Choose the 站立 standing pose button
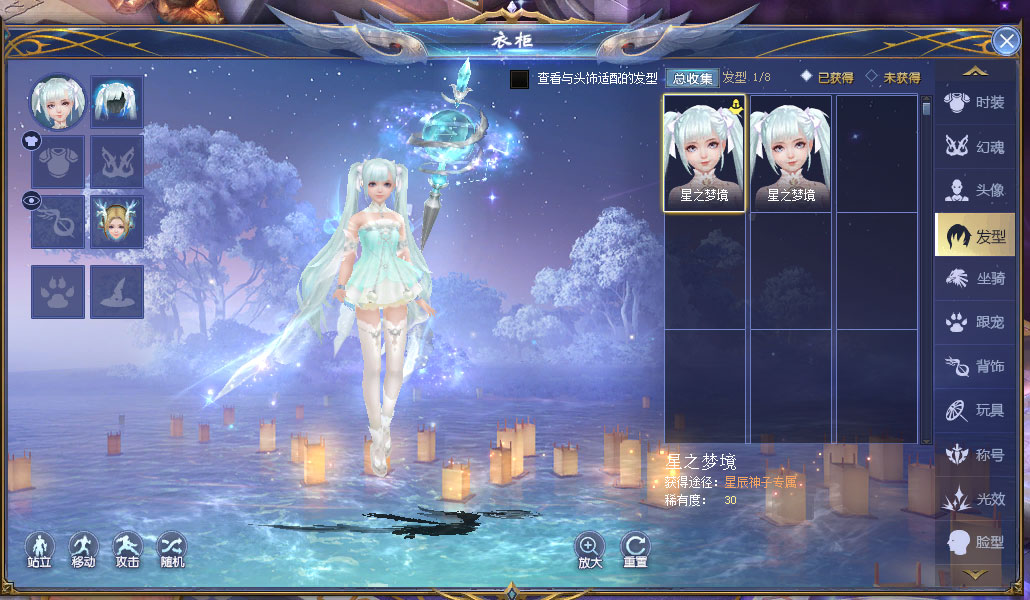This screenshot has width=1030, height=600. [40, 548]
